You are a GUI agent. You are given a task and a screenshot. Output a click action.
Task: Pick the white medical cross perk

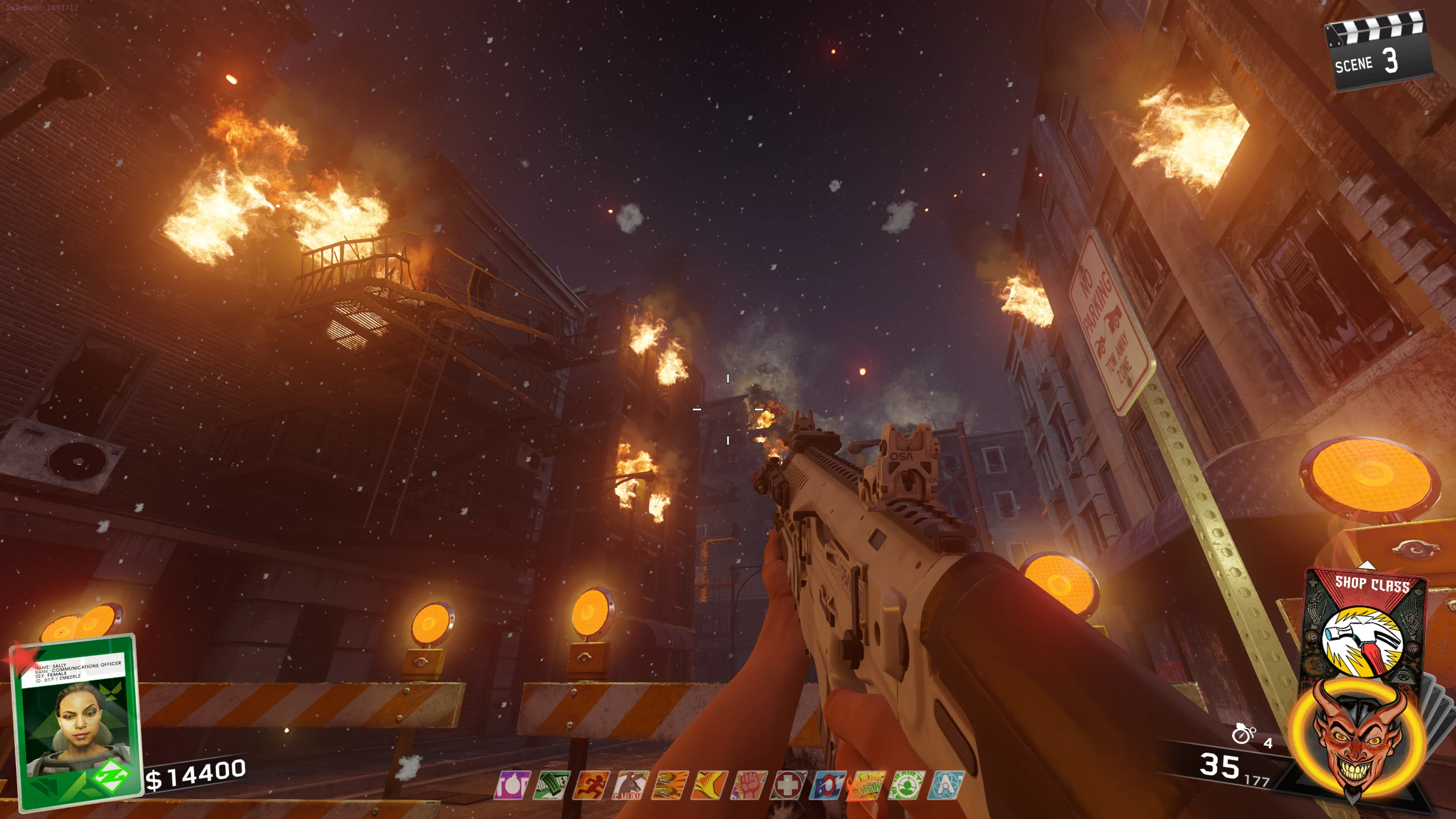(x=788, y=785)
